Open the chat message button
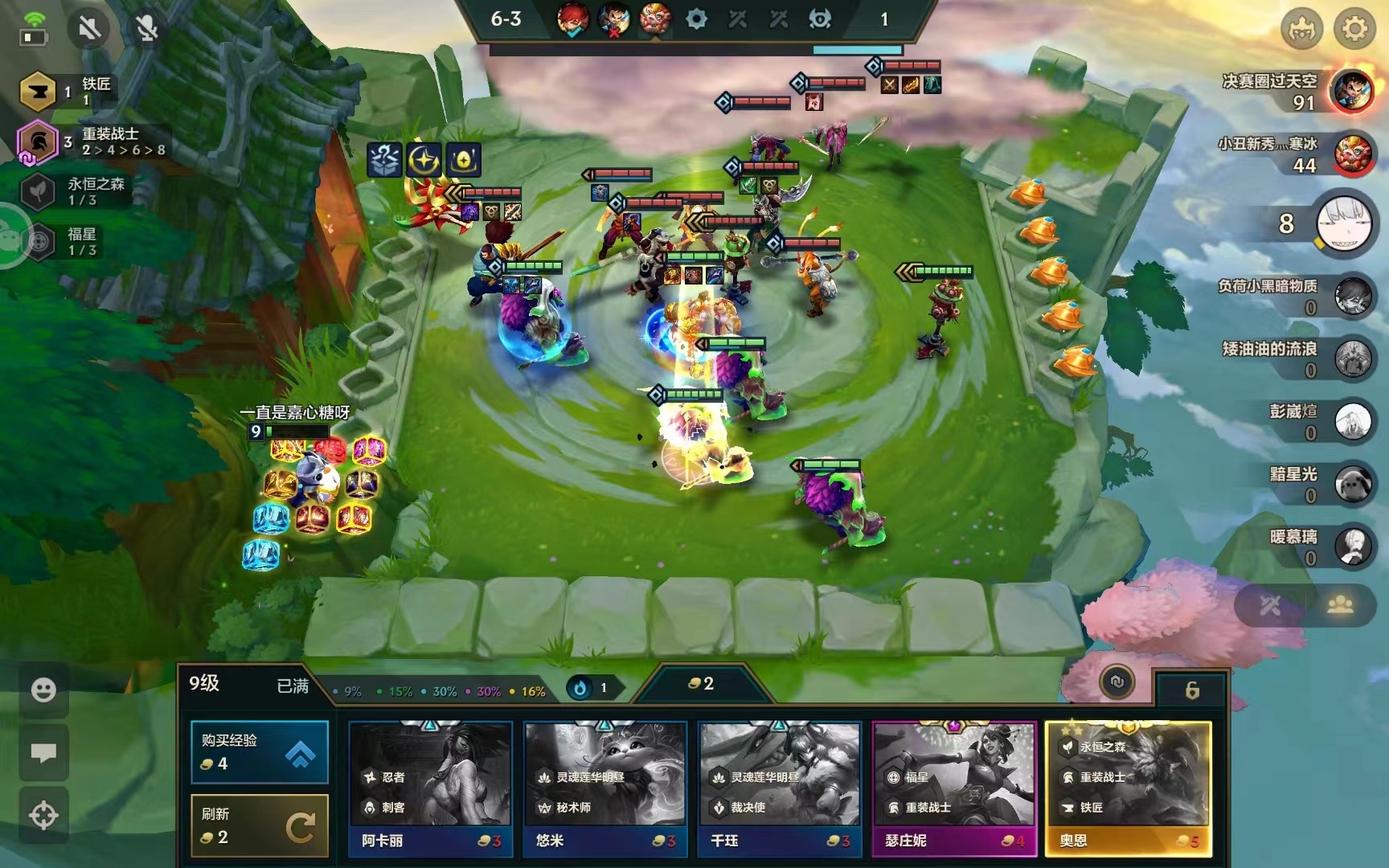This screenshot has height=868, width=1389. click(x=43, y=753)
